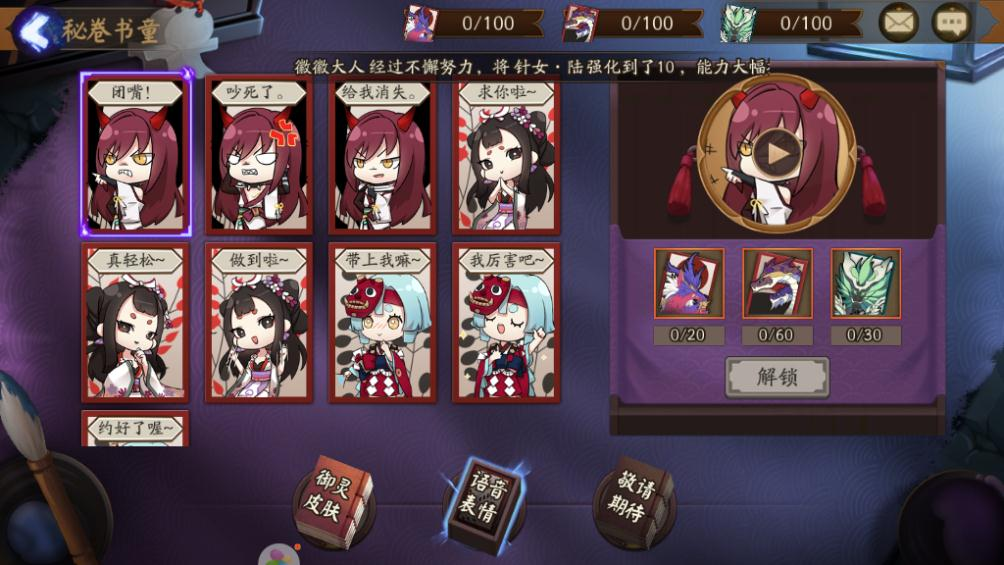Open the mail envelope icon
This screenshot has width=1004, height=565.
(898, 22)
